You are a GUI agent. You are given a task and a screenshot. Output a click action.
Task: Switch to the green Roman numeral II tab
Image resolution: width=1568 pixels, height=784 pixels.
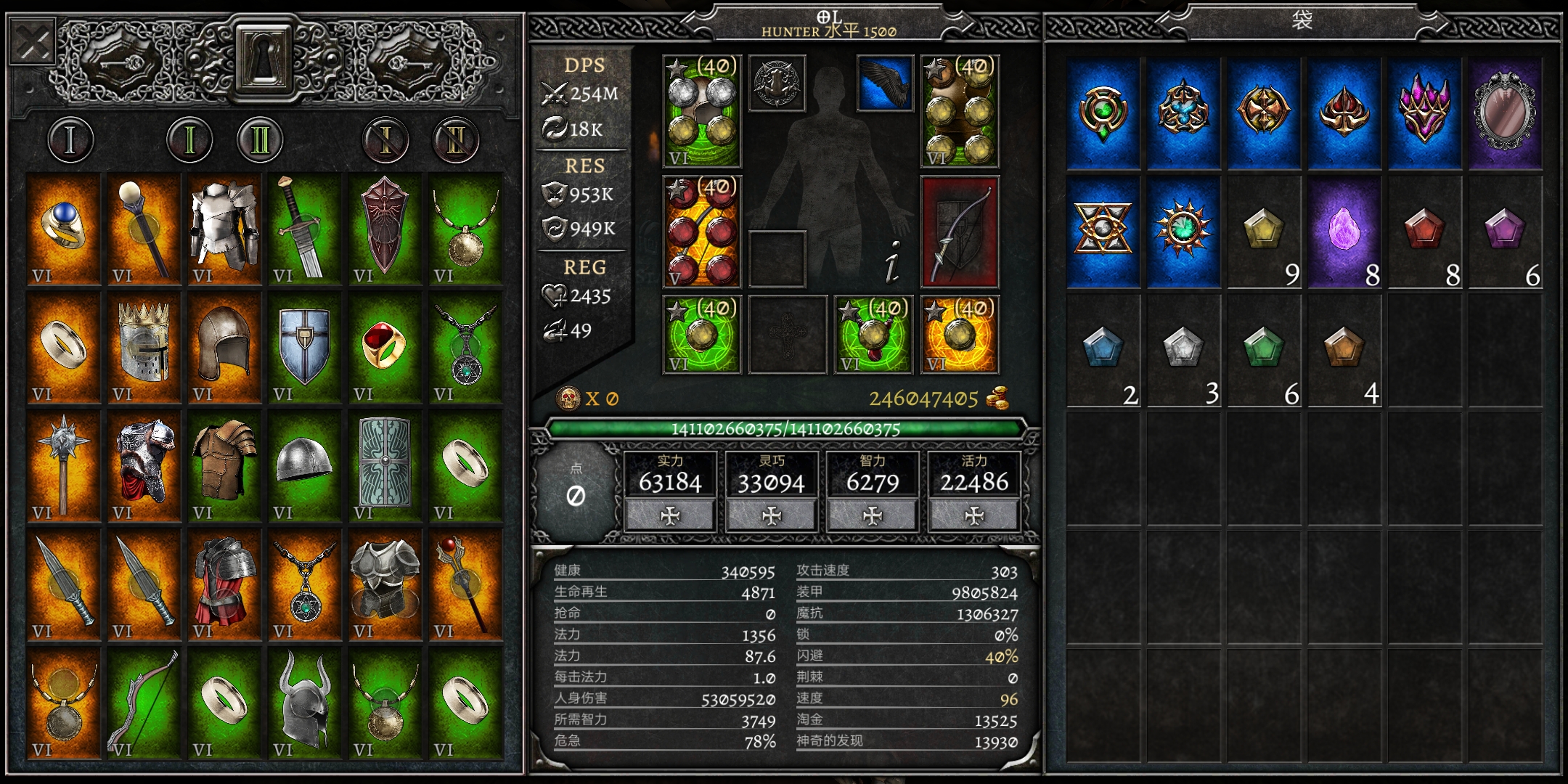259,139
